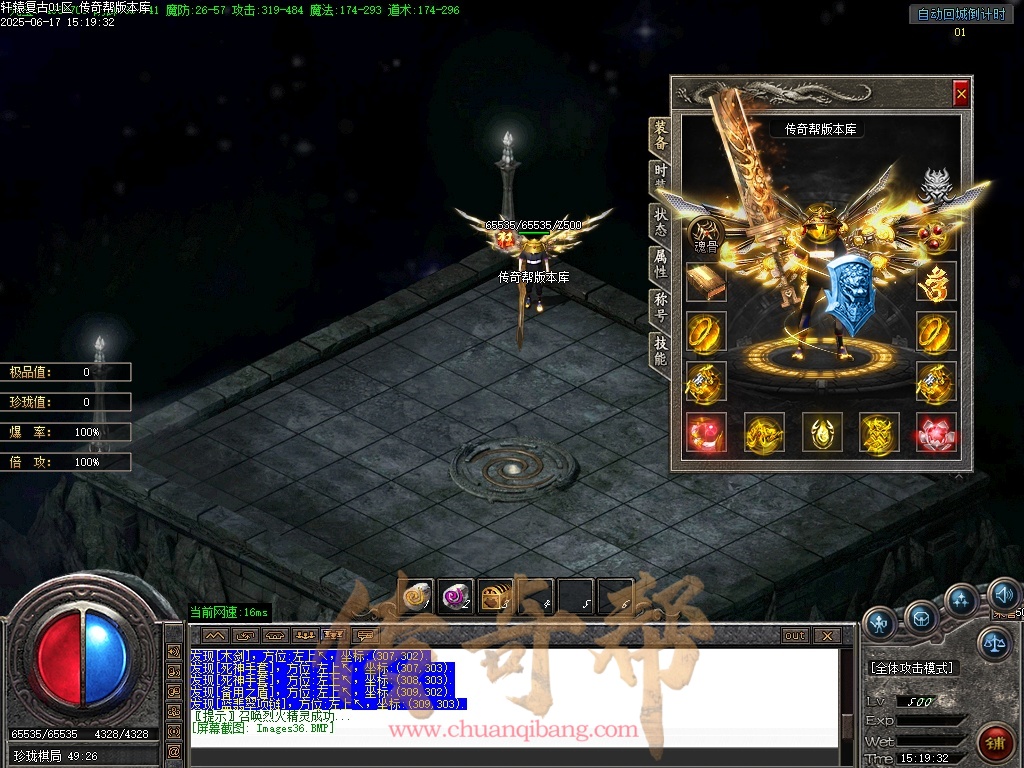
Task: Use the pink swirl hotbar item
Action: point(456,596)
